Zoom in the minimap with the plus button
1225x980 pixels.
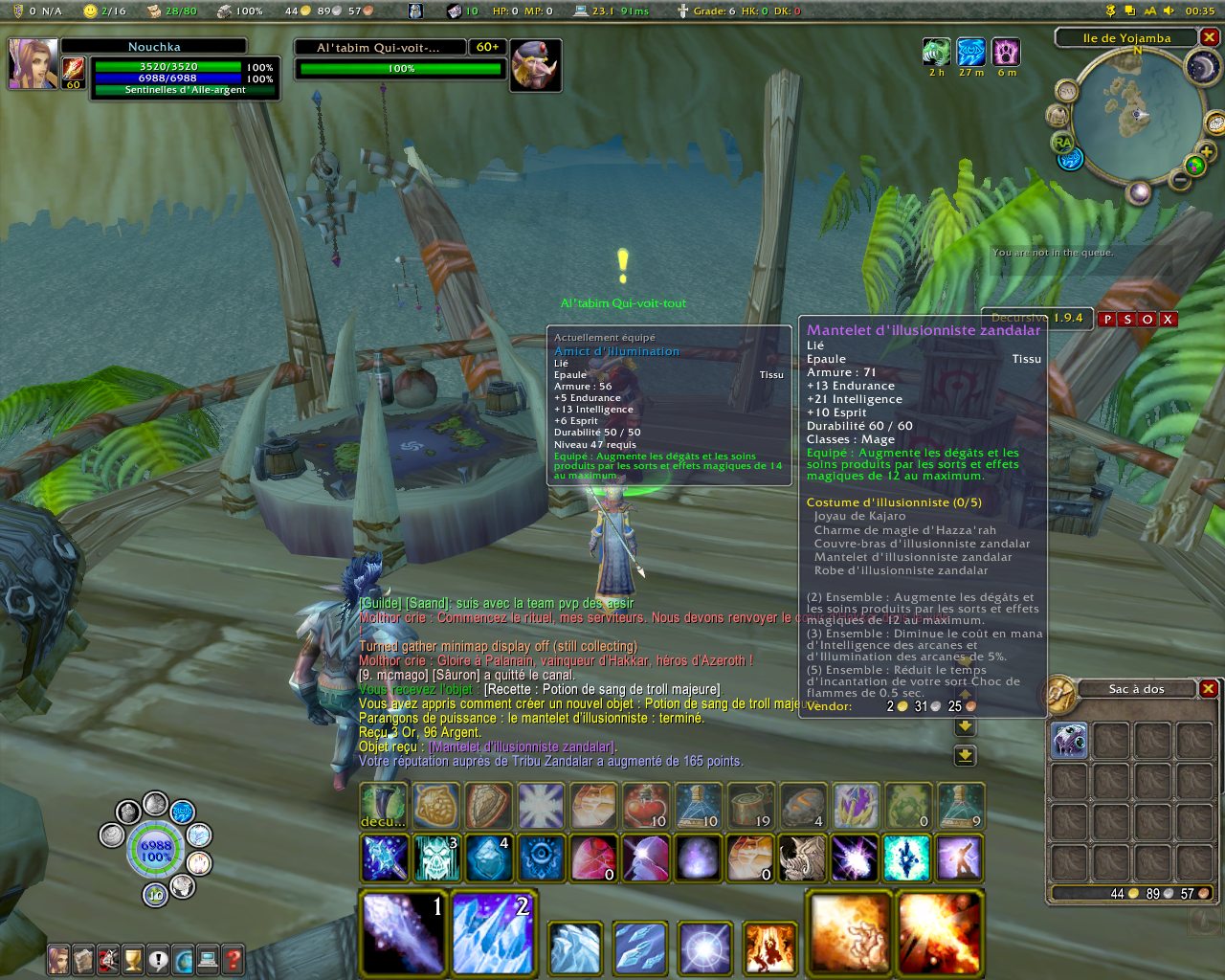[1207, 152]
